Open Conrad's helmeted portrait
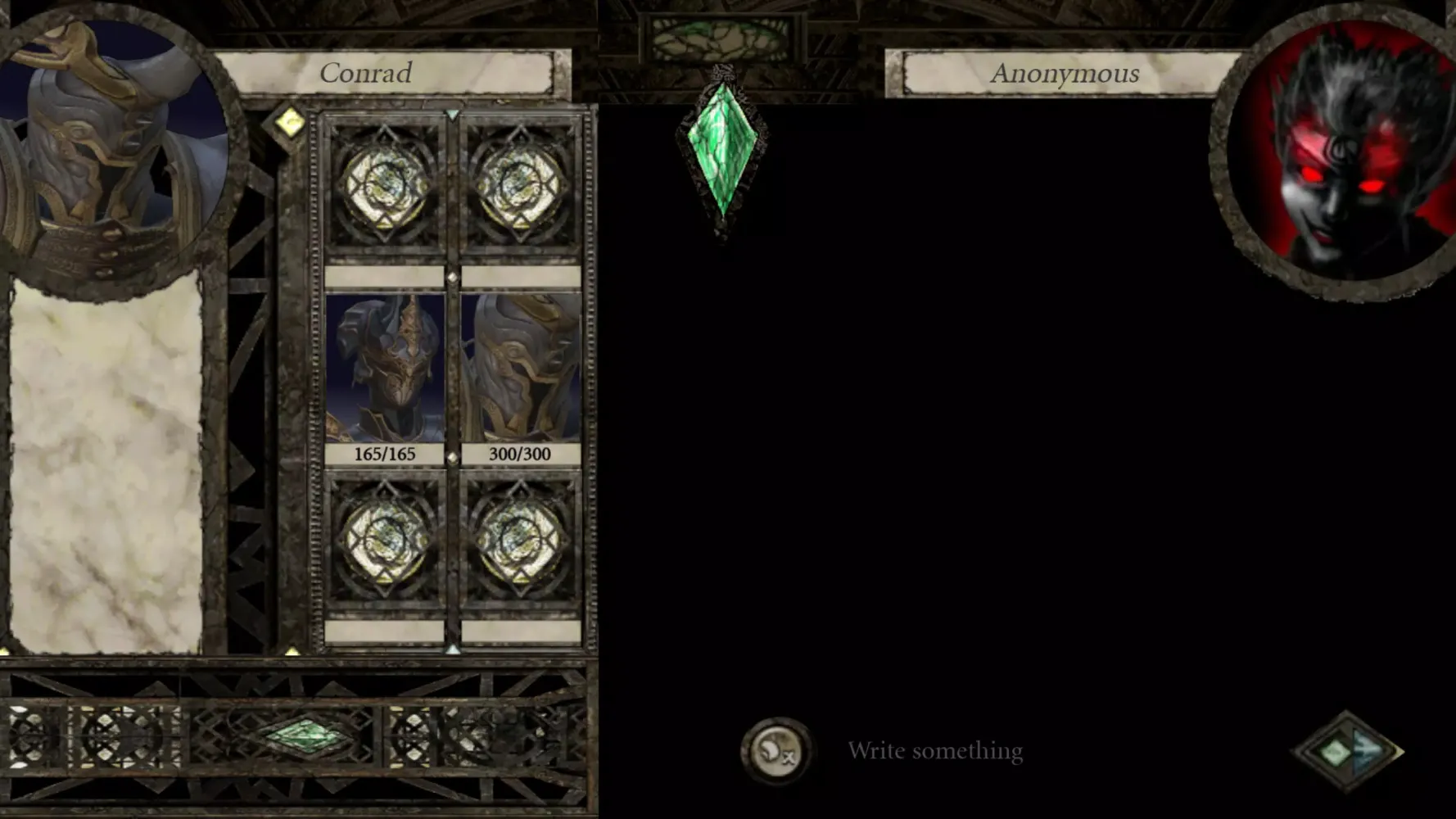The image size is (1456, 819). tap(115, 147)
